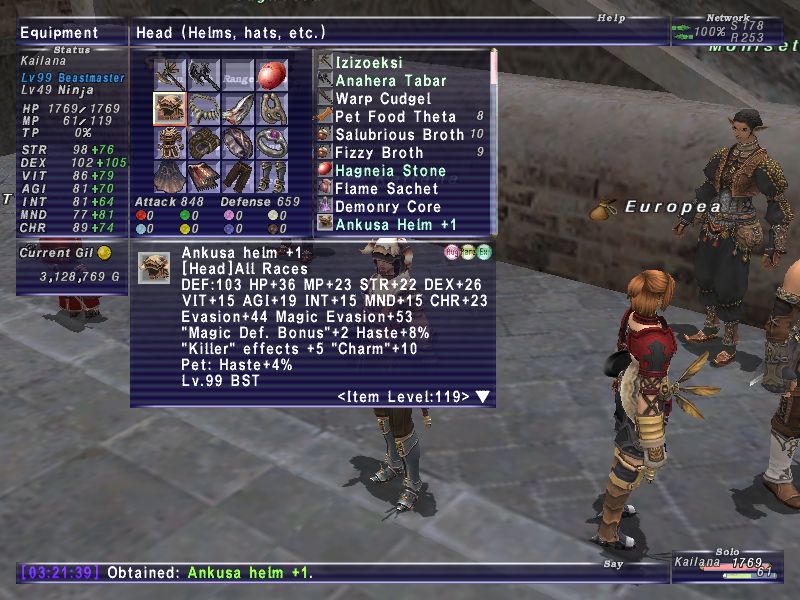This screenshot has height=600, width=800.
Task: Select Salubrious Broth from the list
Action: point(399,134)
